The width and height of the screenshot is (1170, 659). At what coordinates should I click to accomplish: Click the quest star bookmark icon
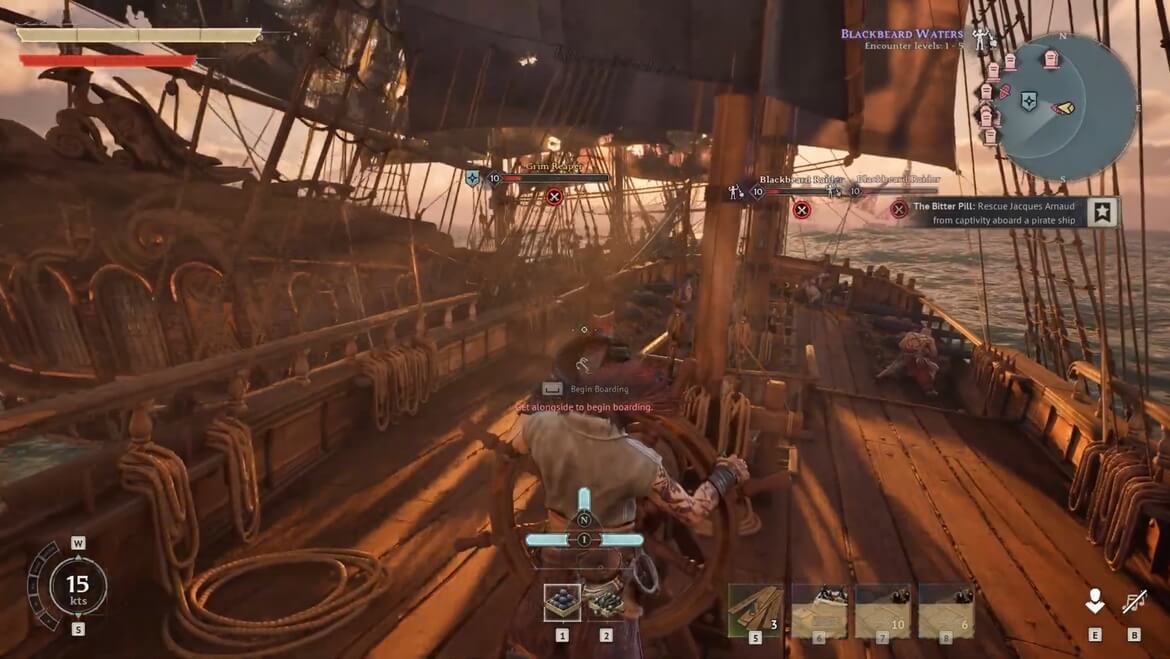1102,212
